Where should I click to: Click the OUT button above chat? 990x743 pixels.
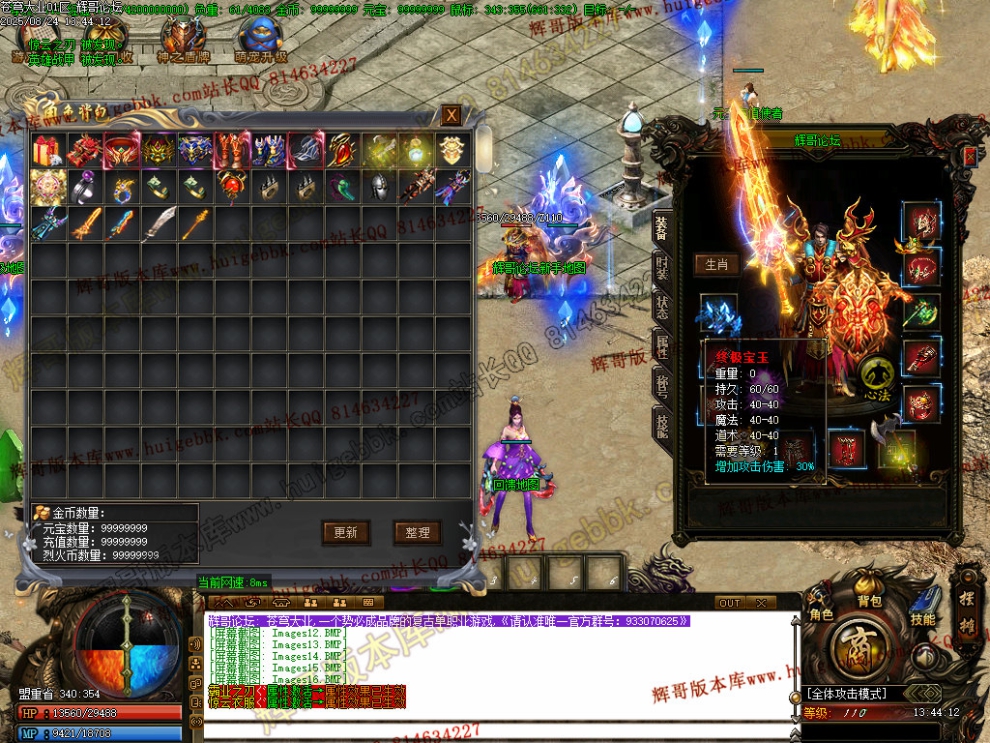730,603
